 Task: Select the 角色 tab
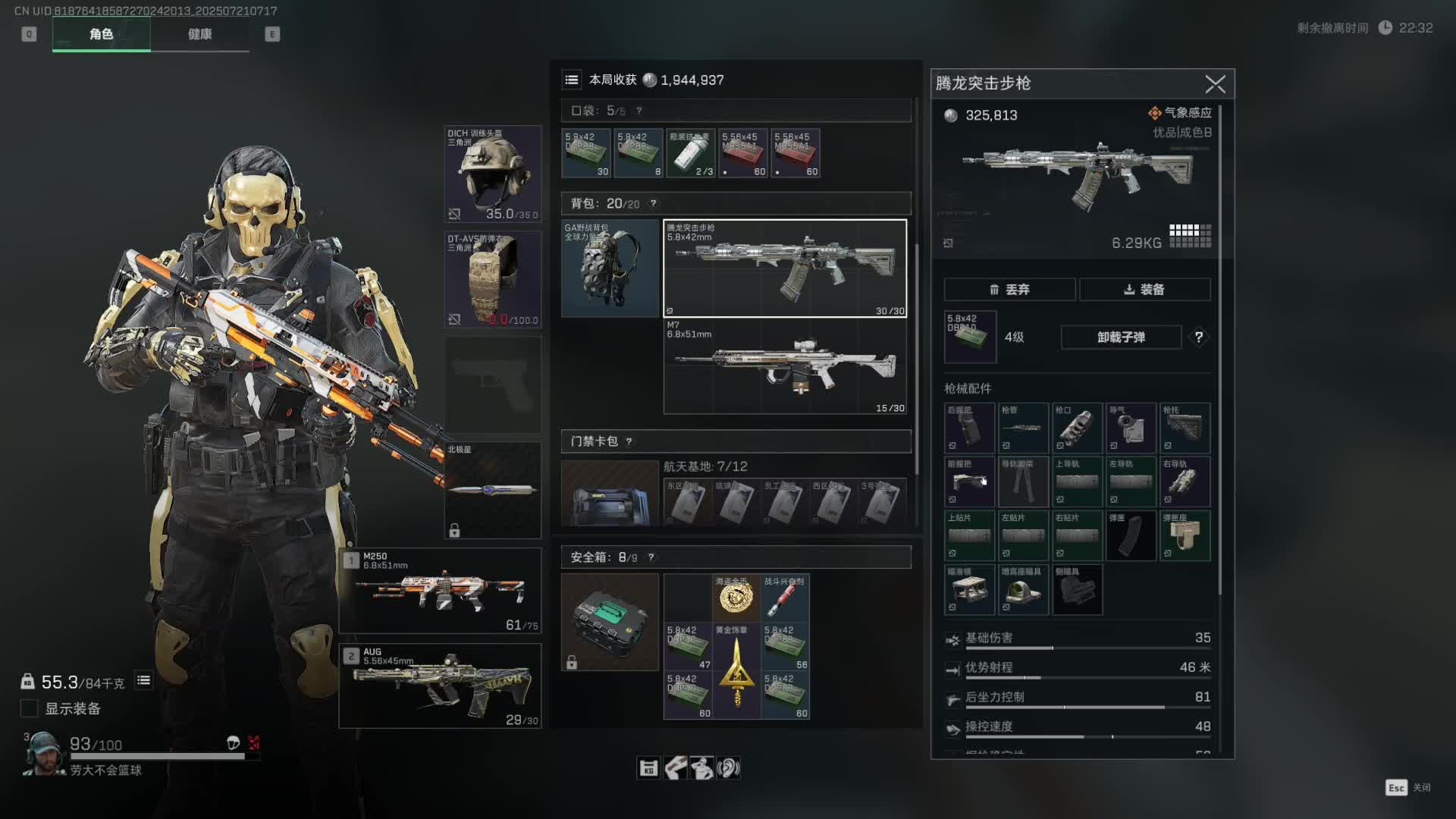pyautogui.click(x=101, y=34)
